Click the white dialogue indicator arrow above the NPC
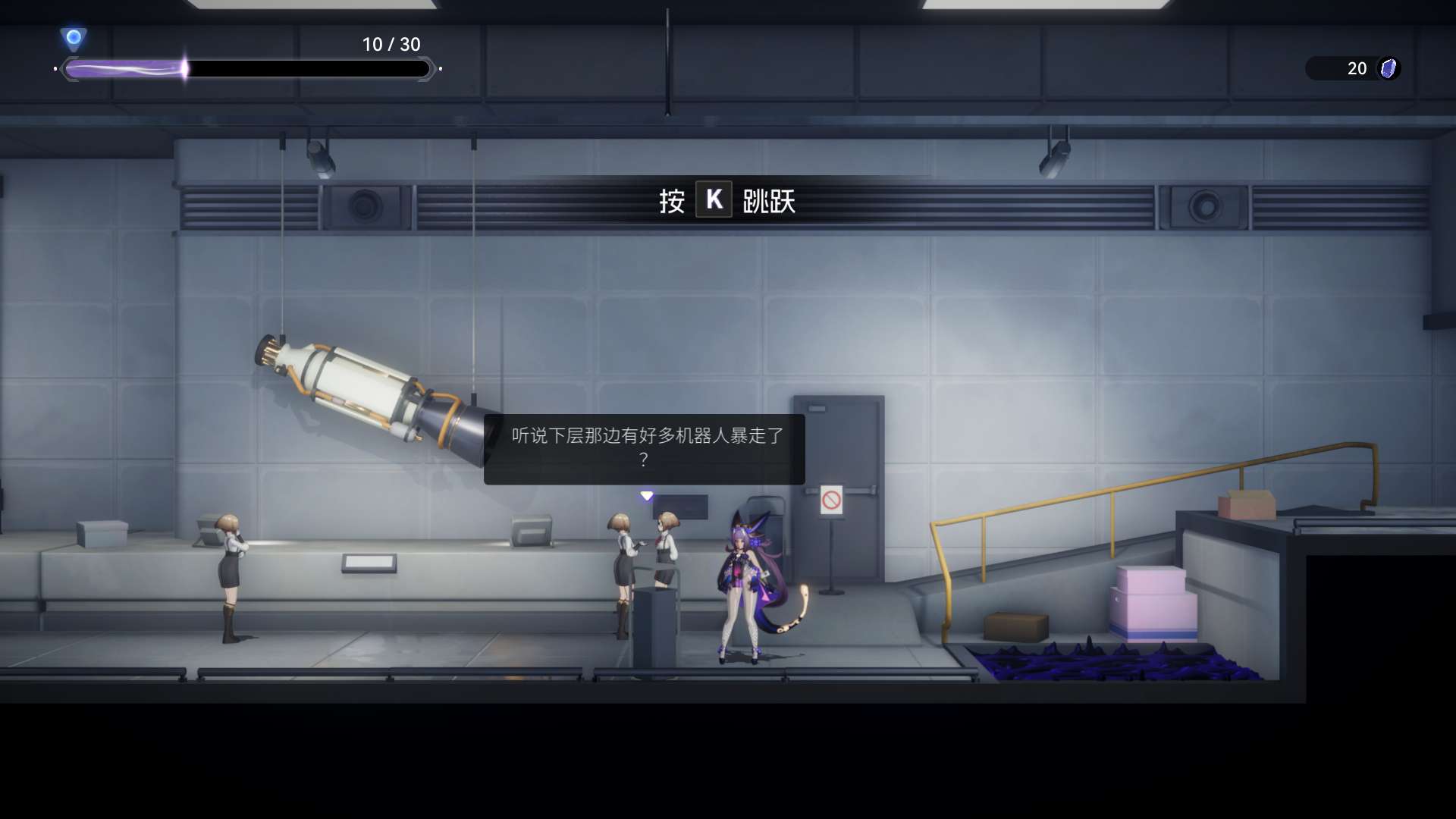The image size is (1456, 819). click(646, 495)
